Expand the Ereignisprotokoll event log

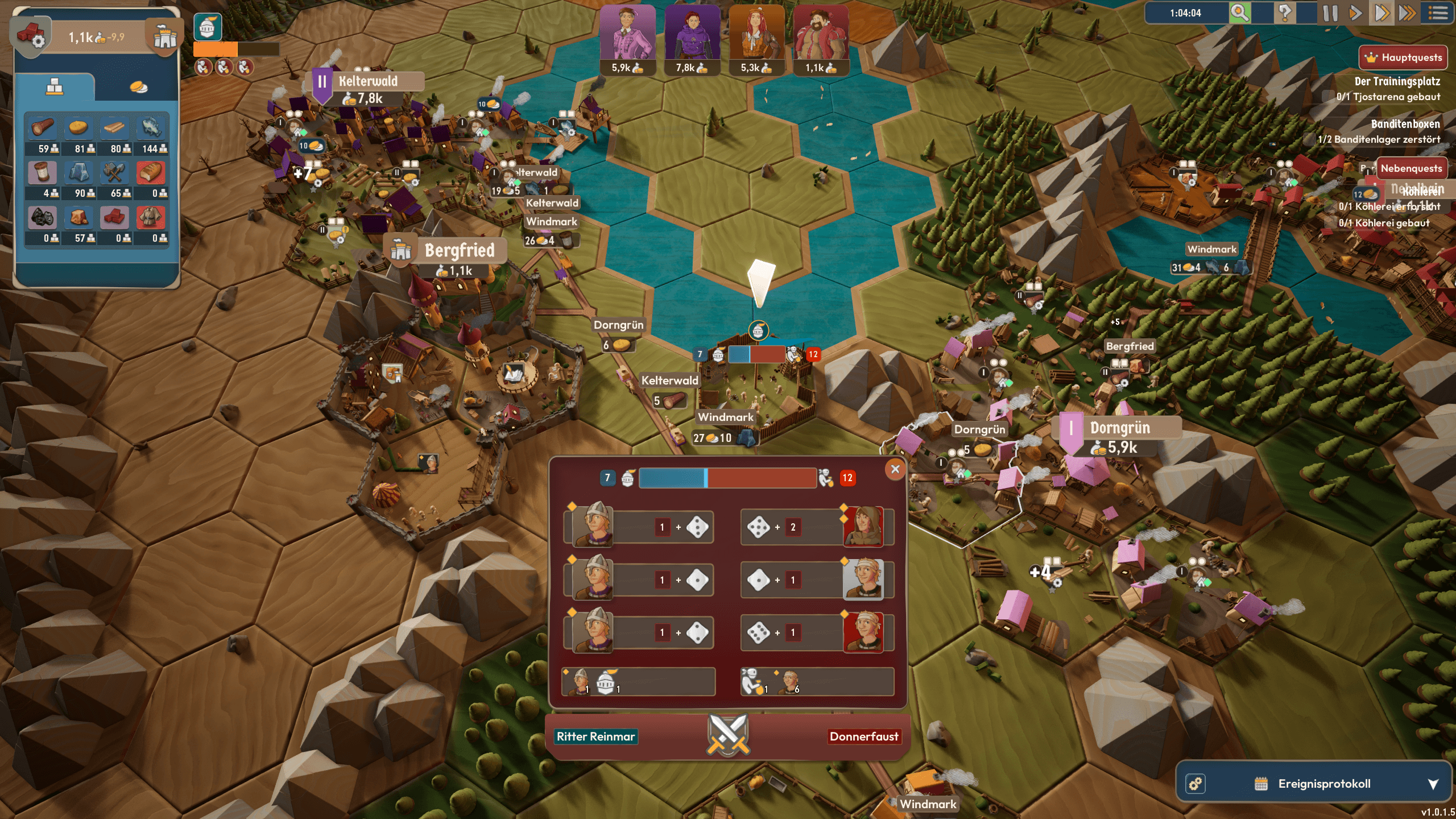(x=1433, y=784)
